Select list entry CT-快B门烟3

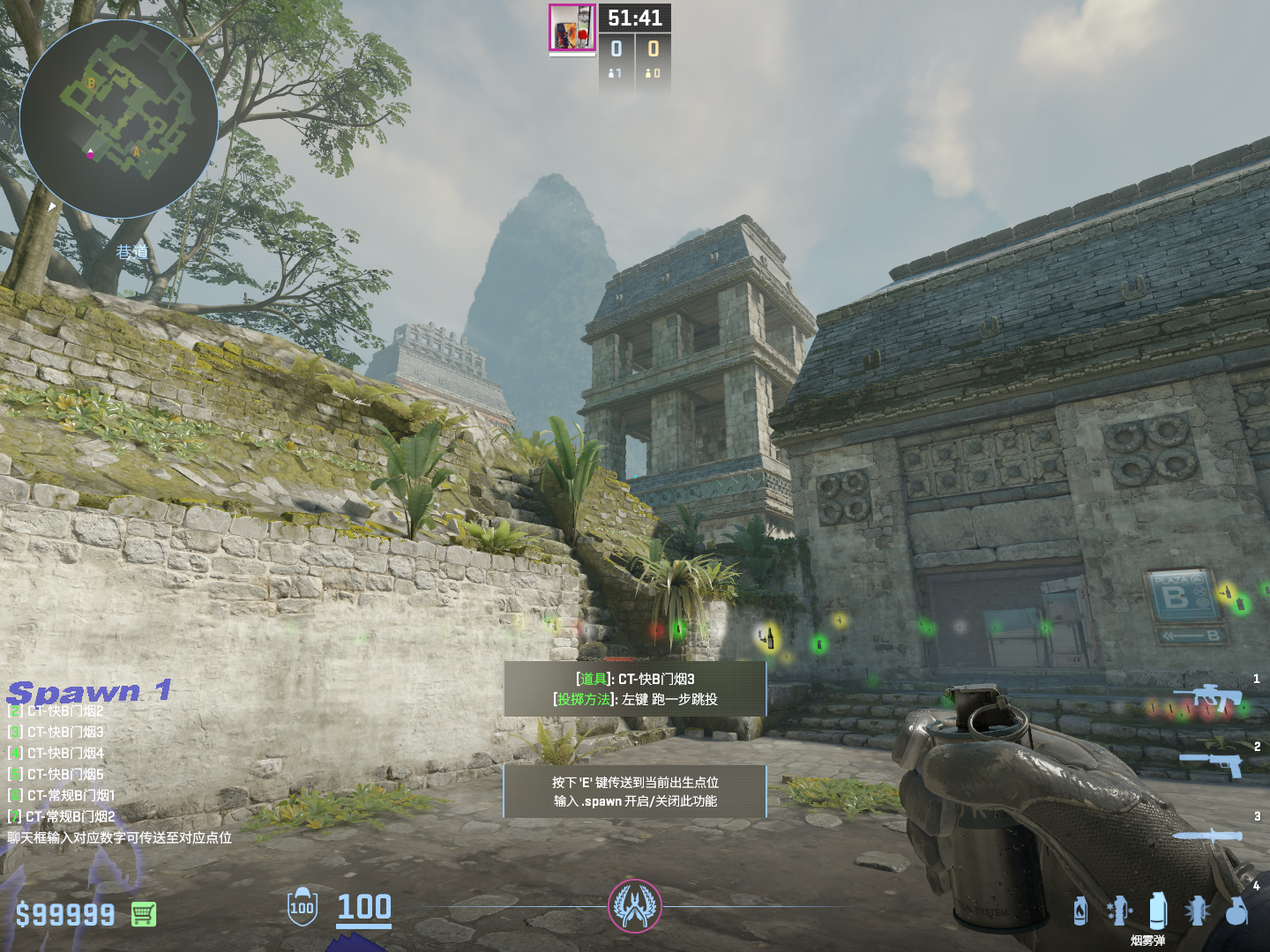tap(64, 732)
